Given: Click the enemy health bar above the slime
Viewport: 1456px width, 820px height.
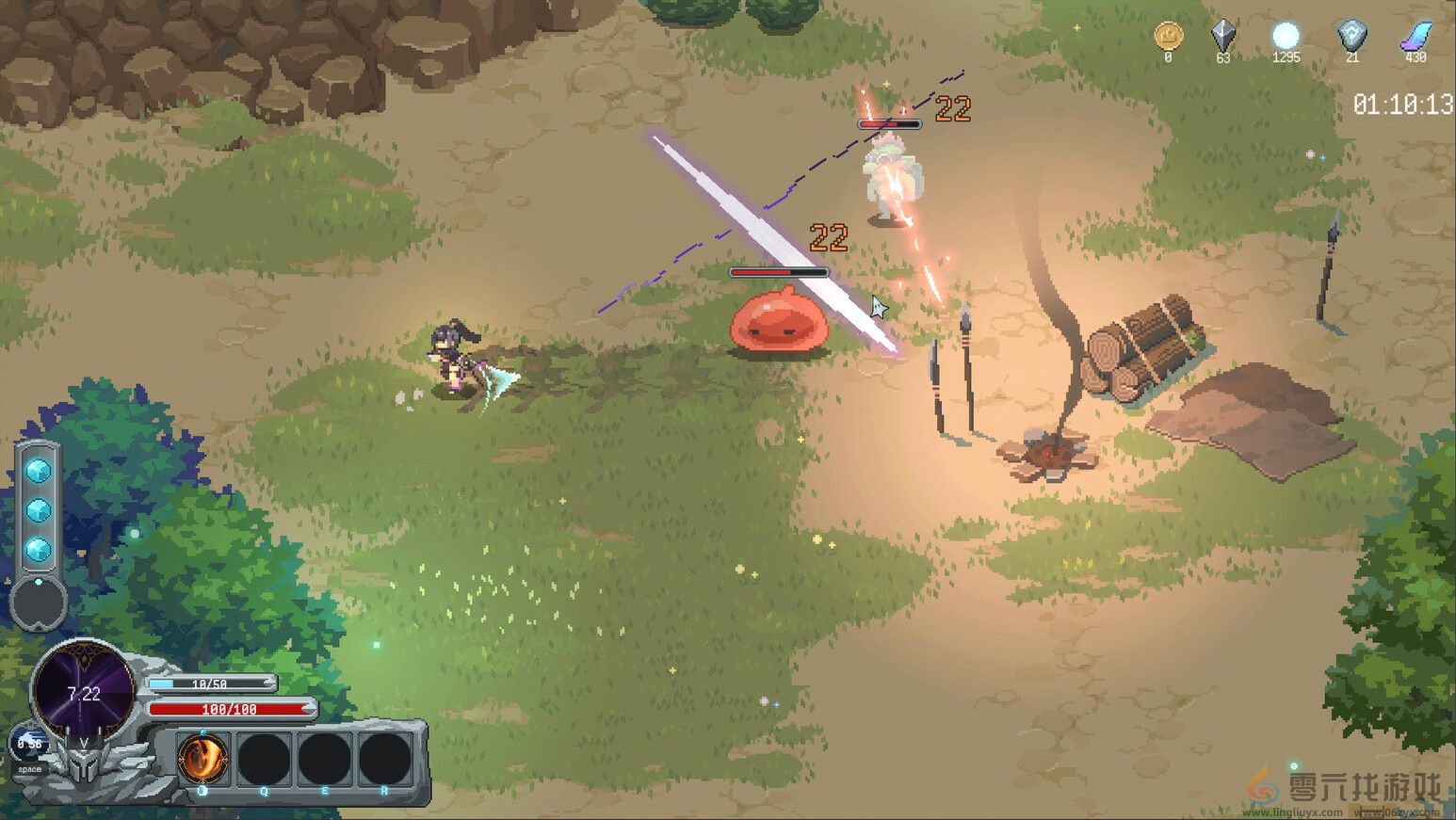Looking at the screenshot, I should pos(778,271).
